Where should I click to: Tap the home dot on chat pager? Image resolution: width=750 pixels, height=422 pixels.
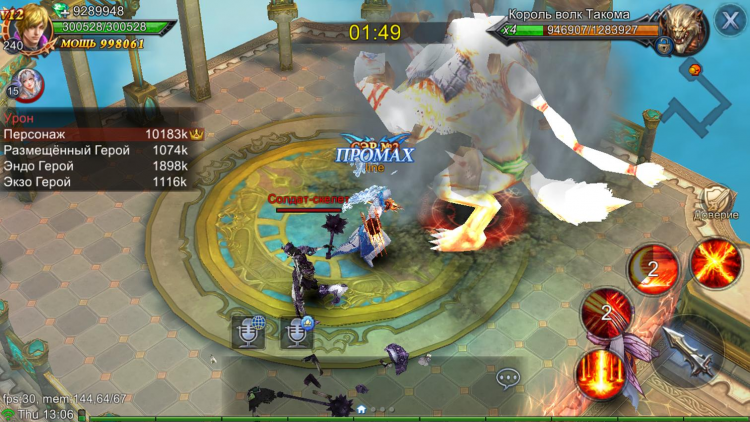pyautogui.click(x=361, y=410)
